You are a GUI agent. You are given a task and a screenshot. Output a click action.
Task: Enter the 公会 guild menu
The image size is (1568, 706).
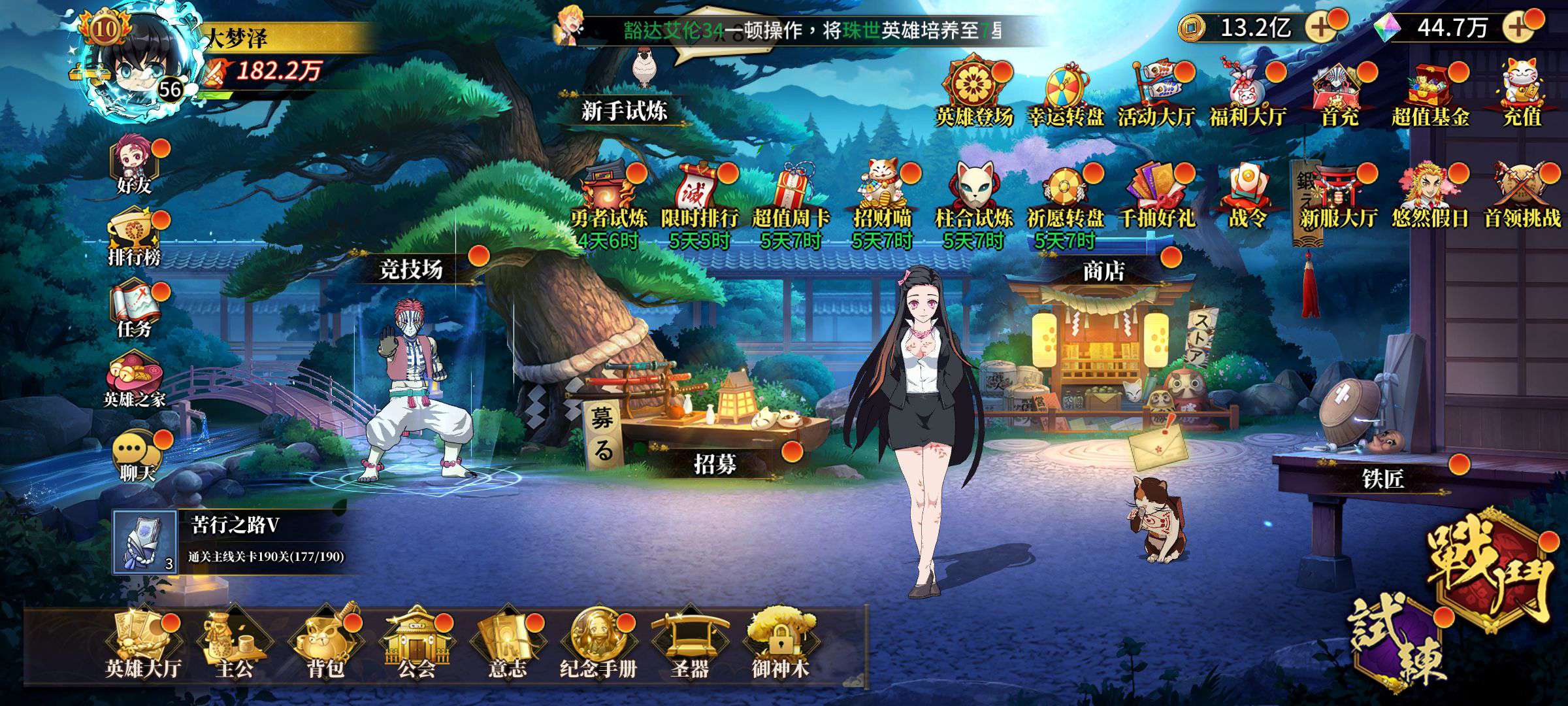tap(416, 643)
